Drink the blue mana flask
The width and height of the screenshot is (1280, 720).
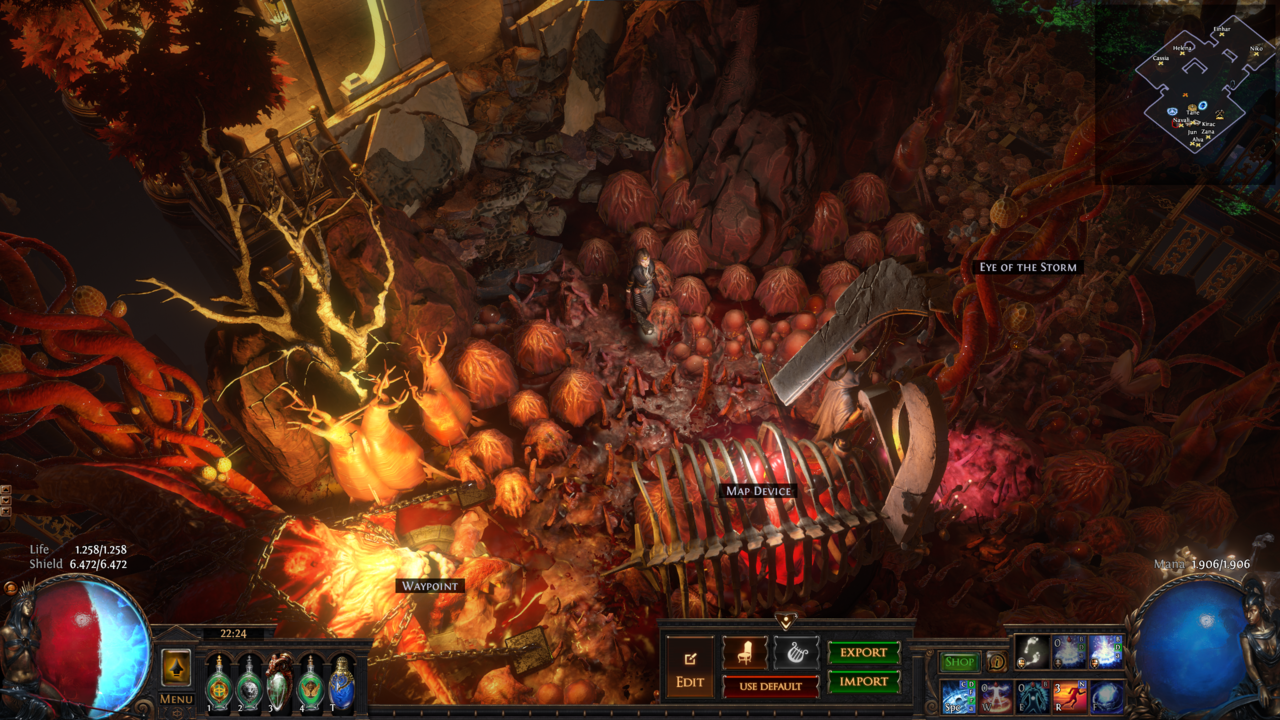point(342,683)
